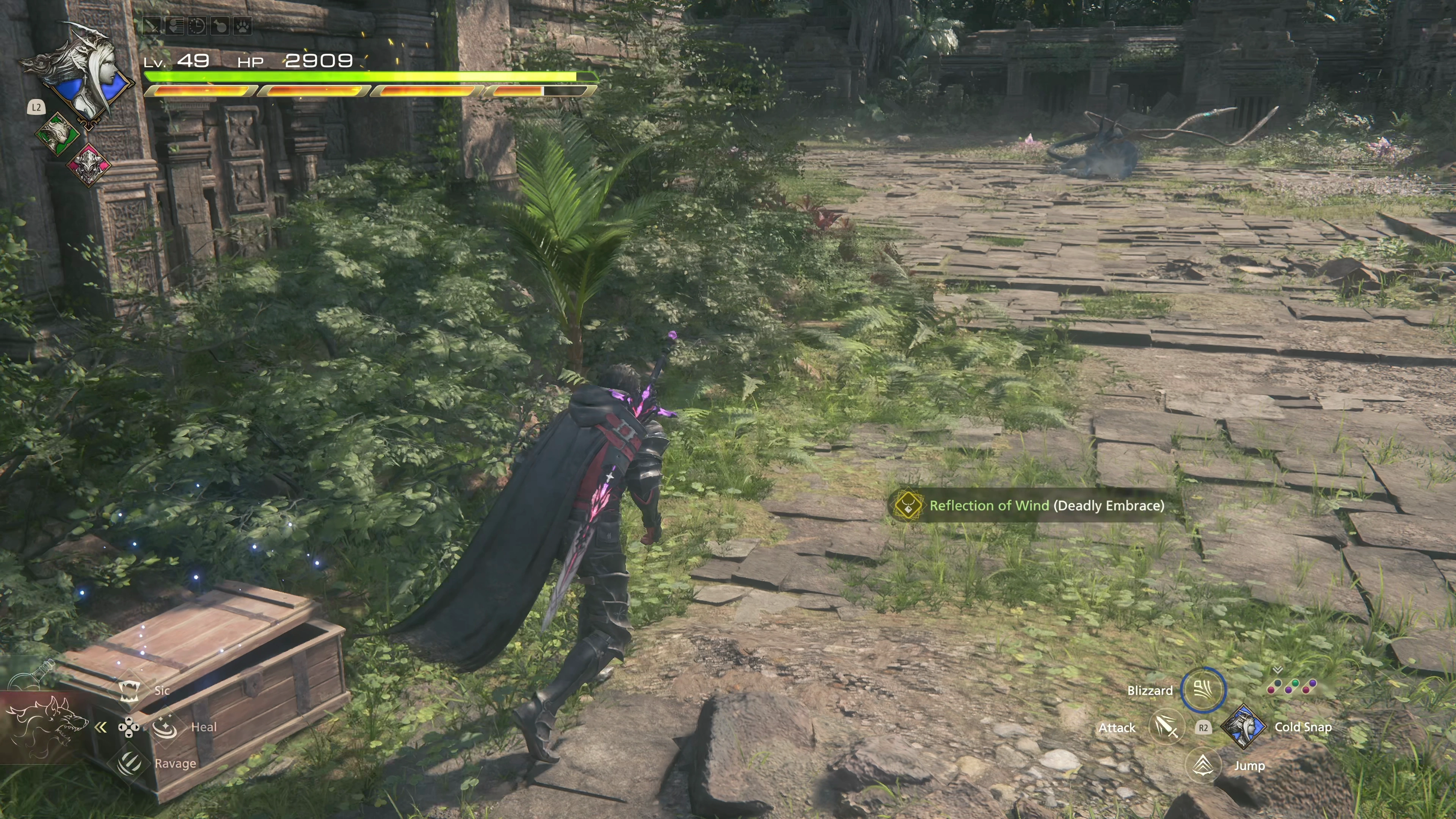This screenshot has width=1456, height=819.
Task: Switch to the red Eikon diamond
Action: pyautogui.click(x=89, y=165)
